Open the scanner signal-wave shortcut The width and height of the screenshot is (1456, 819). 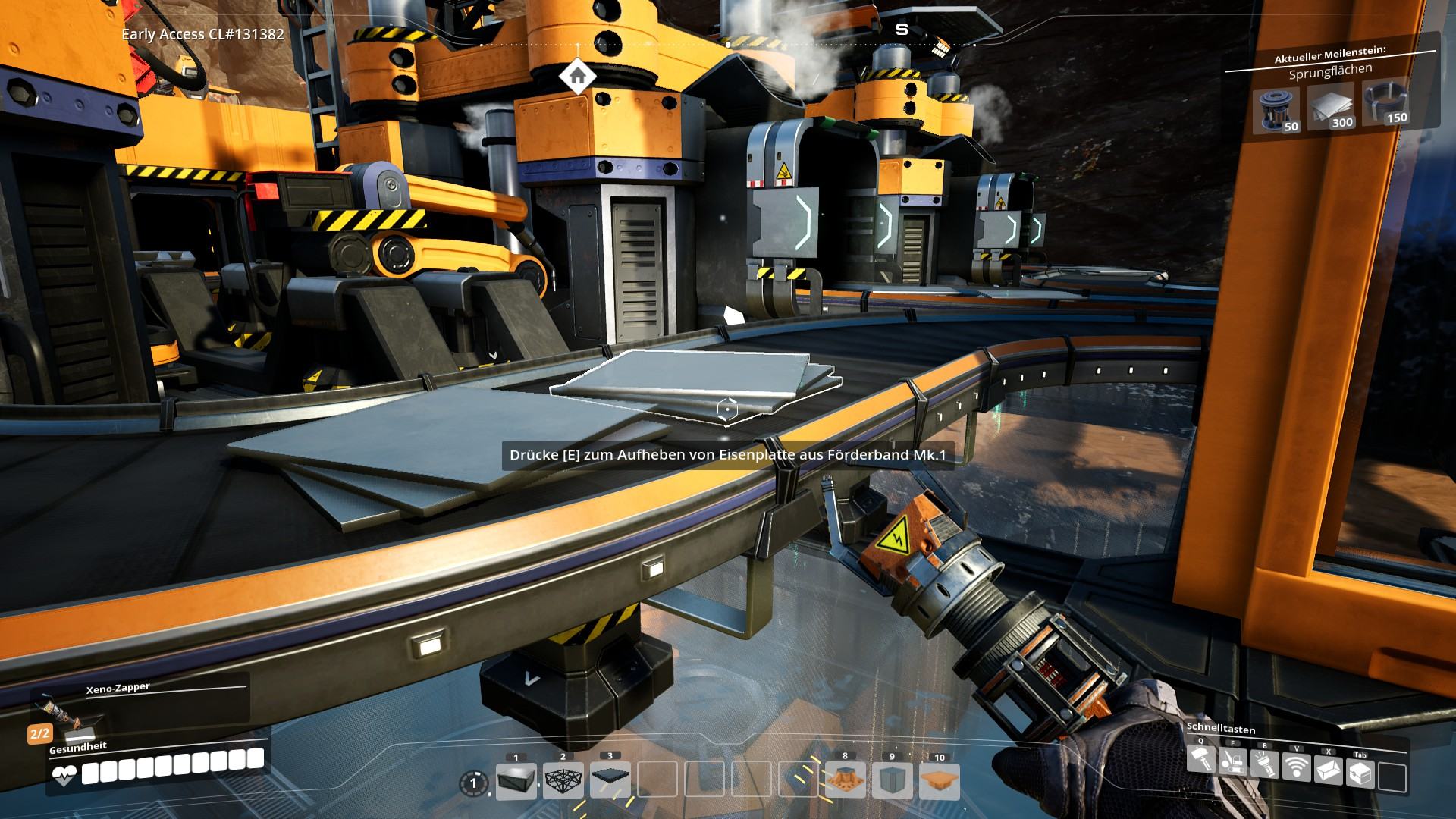pyautogui.click(x=1297, y=767)
